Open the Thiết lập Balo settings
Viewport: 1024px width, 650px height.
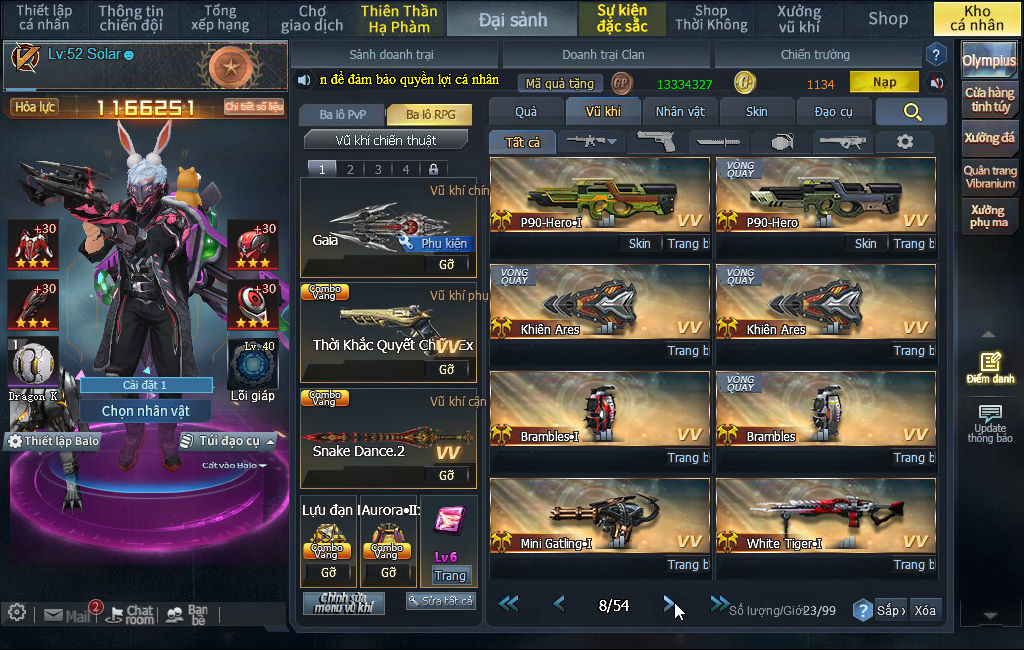[54, 441]
